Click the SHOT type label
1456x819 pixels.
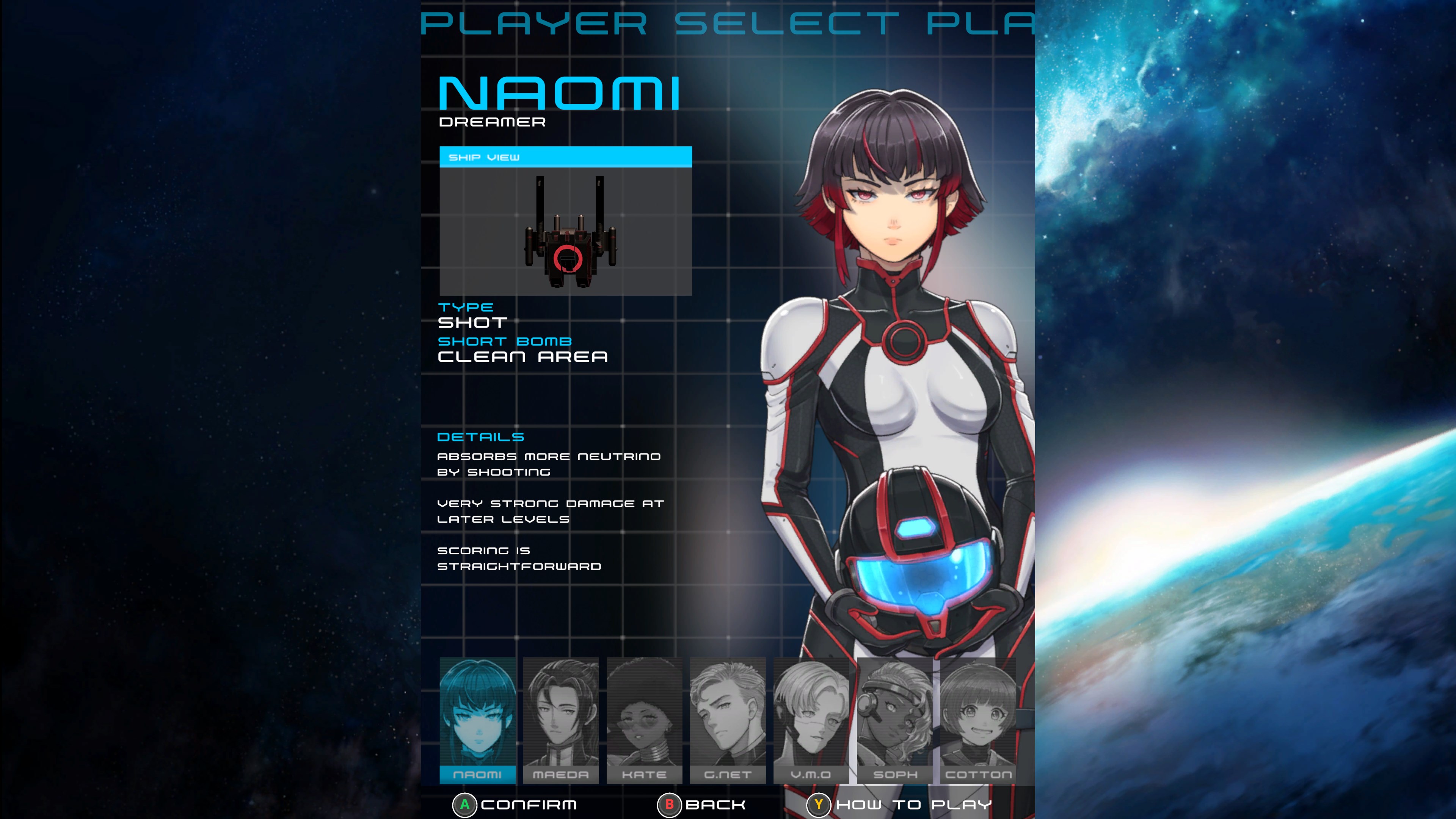click(x=472, y=323)
